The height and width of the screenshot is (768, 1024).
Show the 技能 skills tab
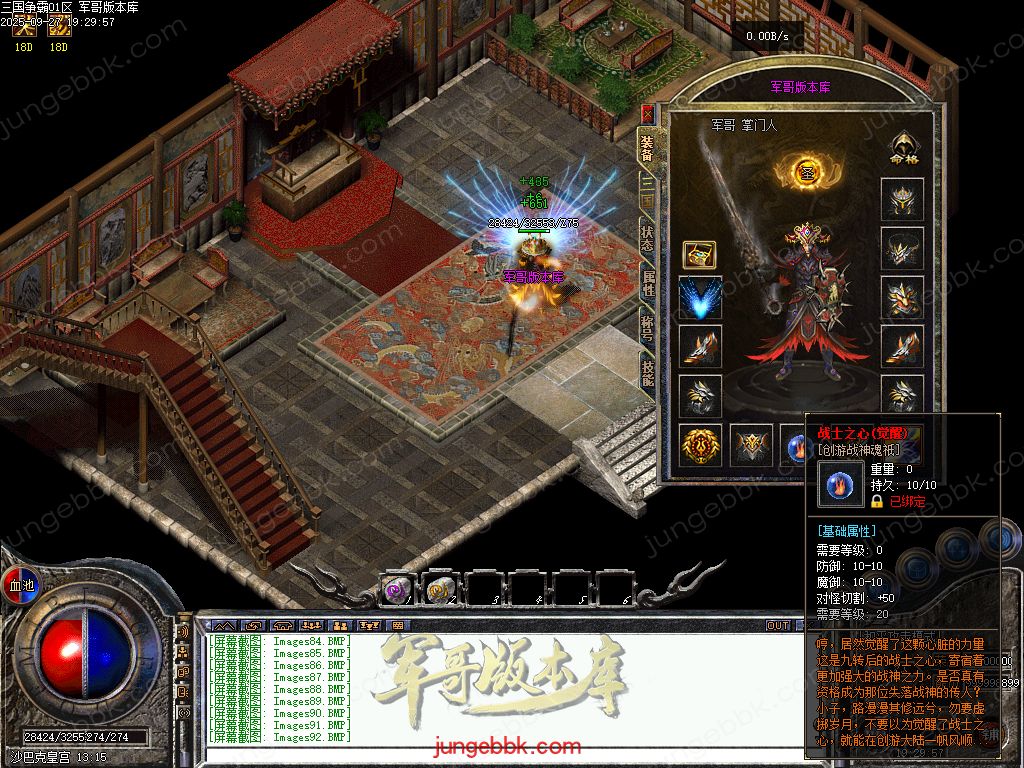pyautogui.click(x=647, y=373)
